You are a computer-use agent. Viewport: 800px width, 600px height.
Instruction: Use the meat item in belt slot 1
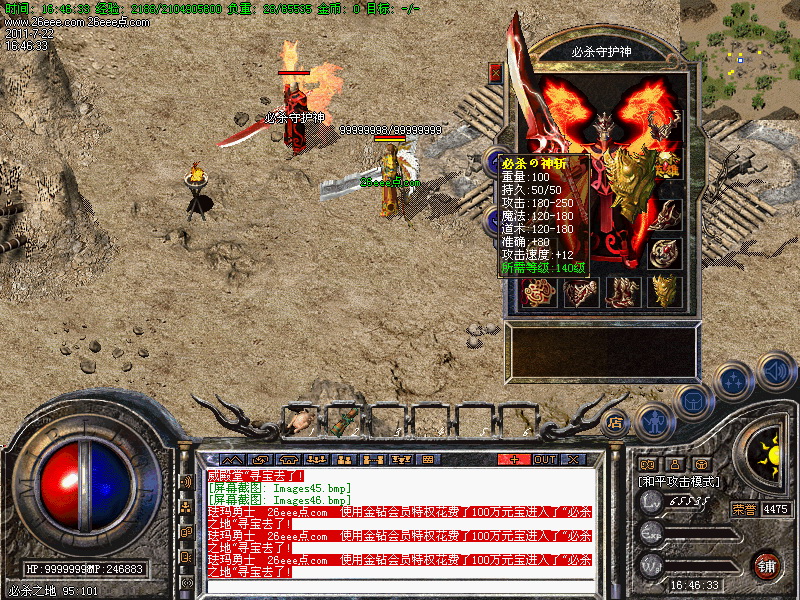tap(298, 422)
